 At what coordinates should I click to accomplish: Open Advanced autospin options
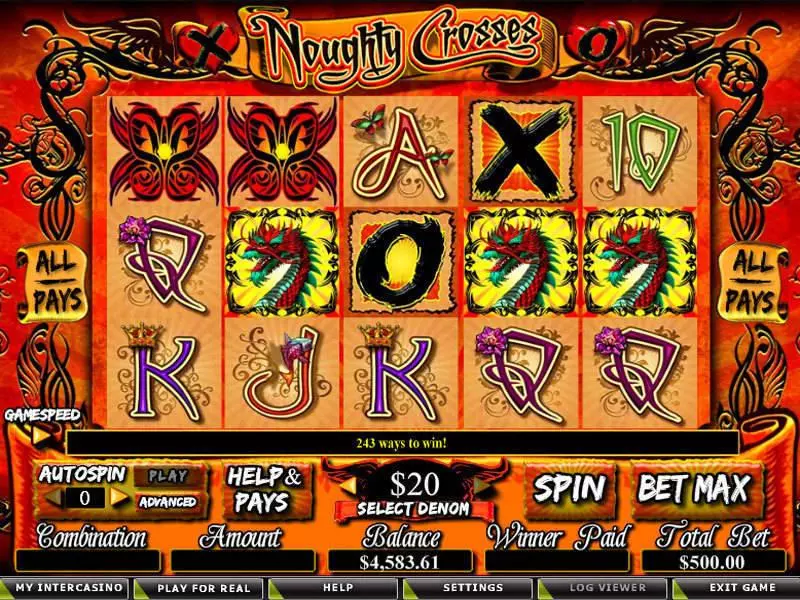click(x=167, y=502)
